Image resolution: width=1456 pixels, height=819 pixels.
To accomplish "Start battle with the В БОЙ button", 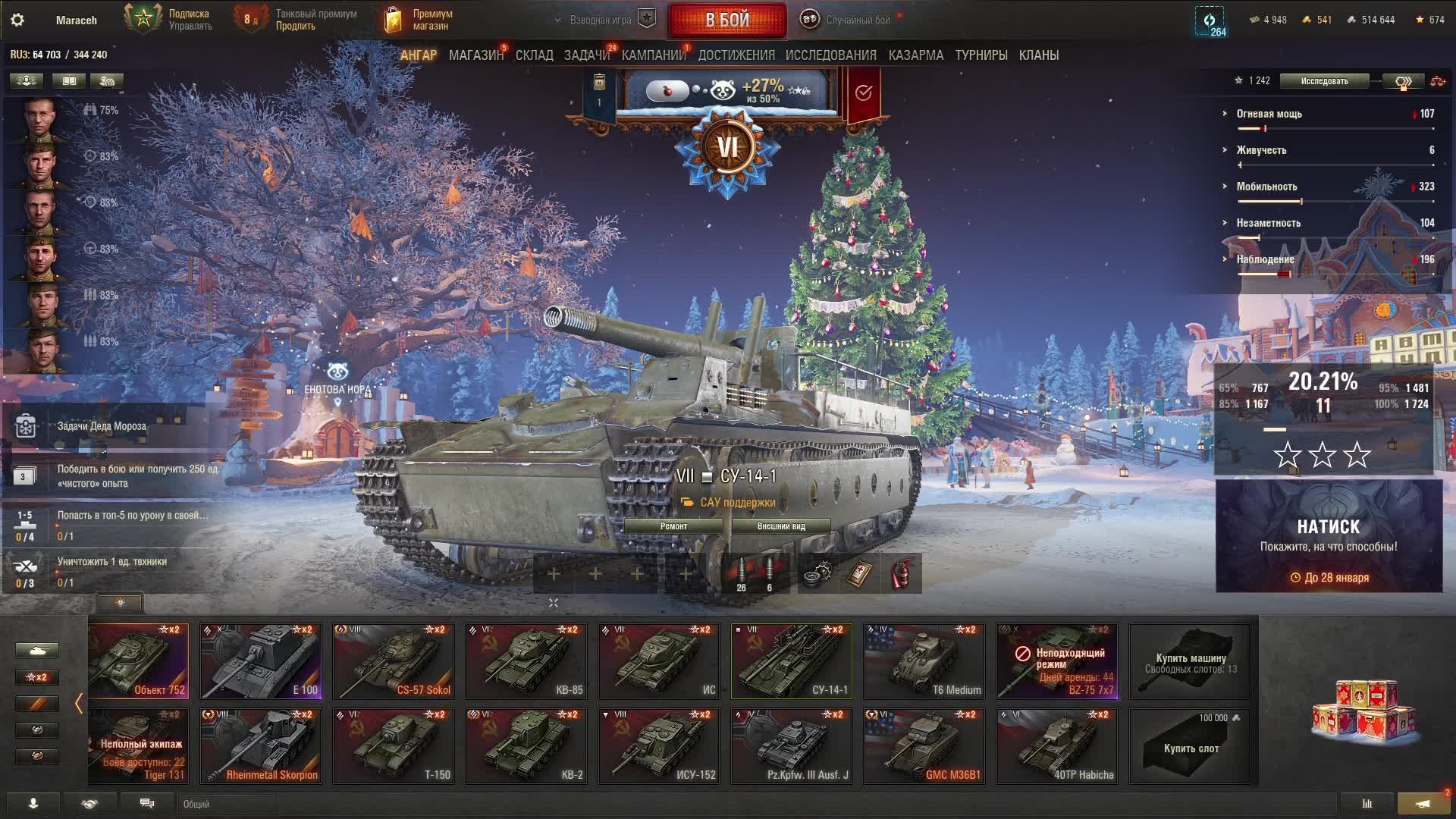I will tap(726, 20).
